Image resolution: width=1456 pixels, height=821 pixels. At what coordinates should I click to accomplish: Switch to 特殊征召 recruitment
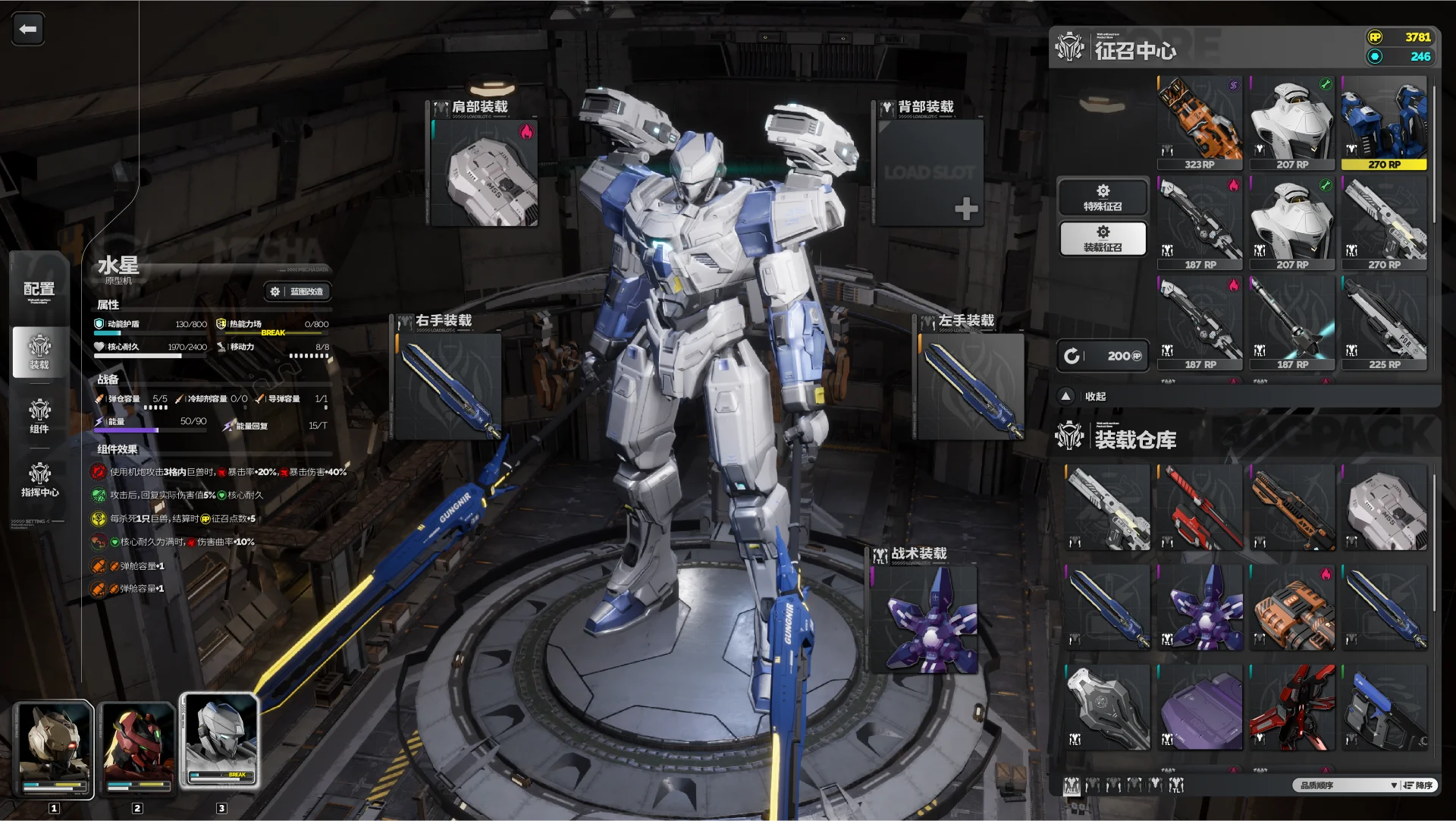pyautogui.click(x=1103, y=197)
